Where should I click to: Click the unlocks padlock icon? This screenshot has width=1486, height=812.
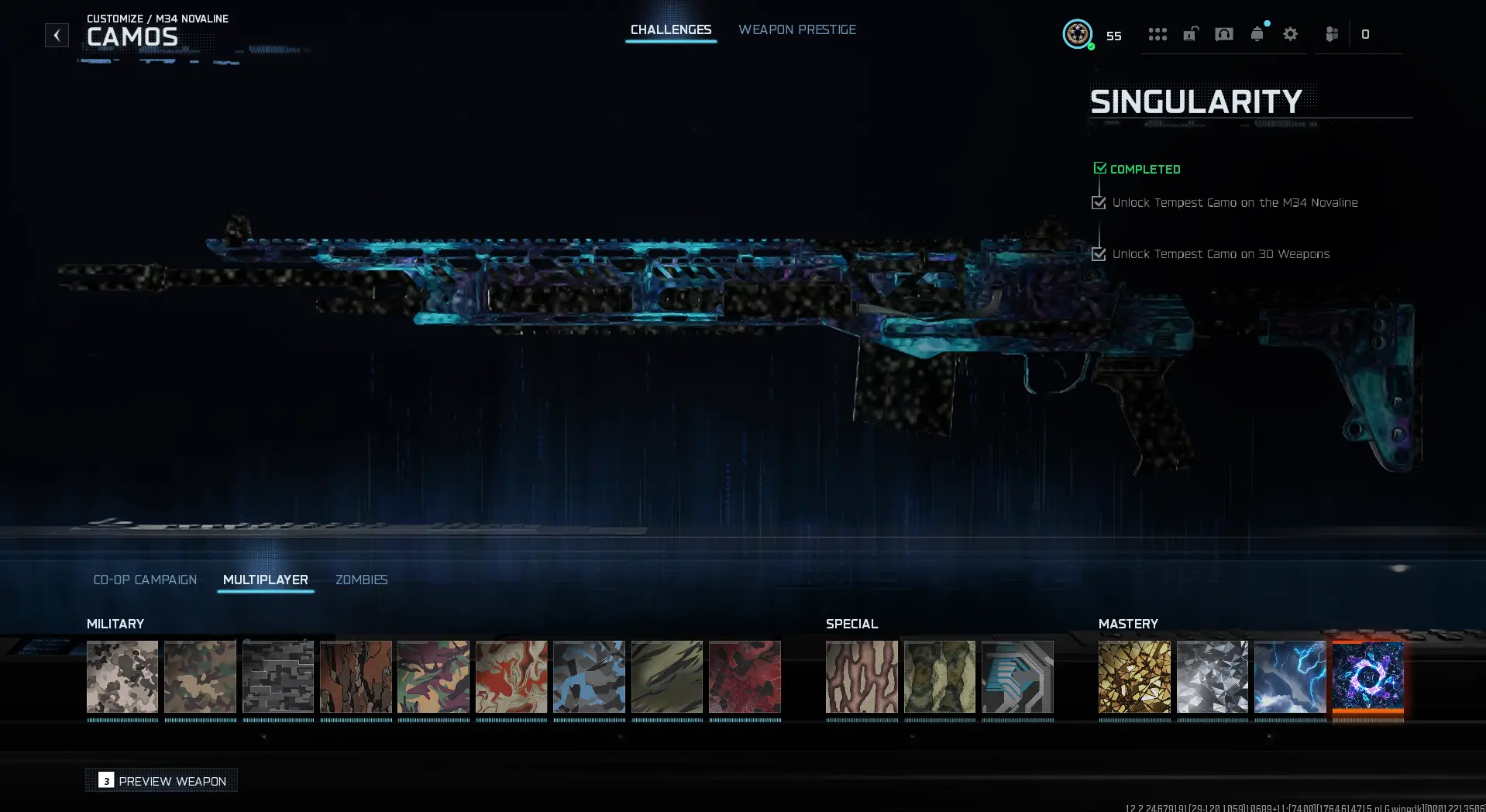coord(1191,34)
